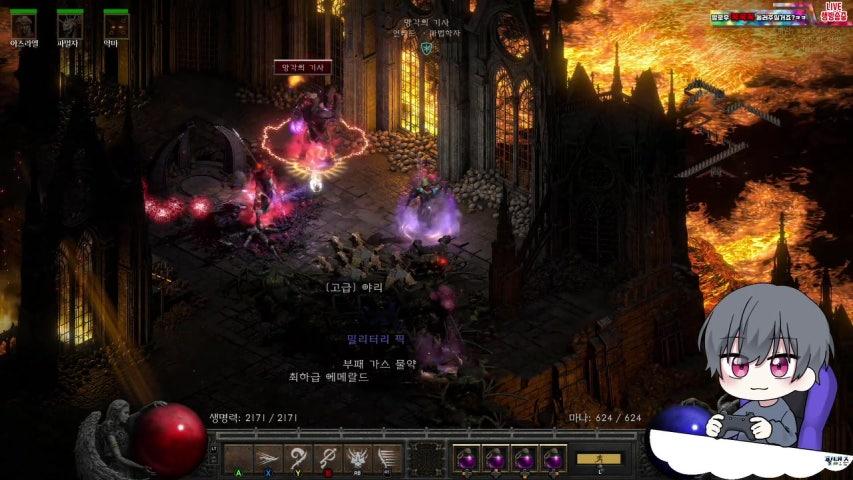Select the 파멸자 party portrait

(70, 24)
